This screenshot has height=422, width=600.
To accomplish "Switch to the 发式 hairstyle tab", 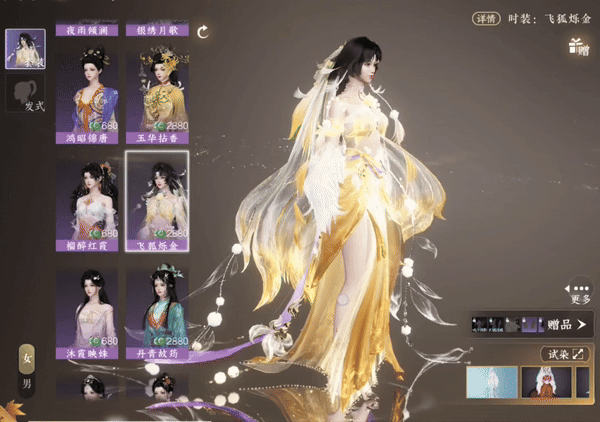I will point(24,96).
